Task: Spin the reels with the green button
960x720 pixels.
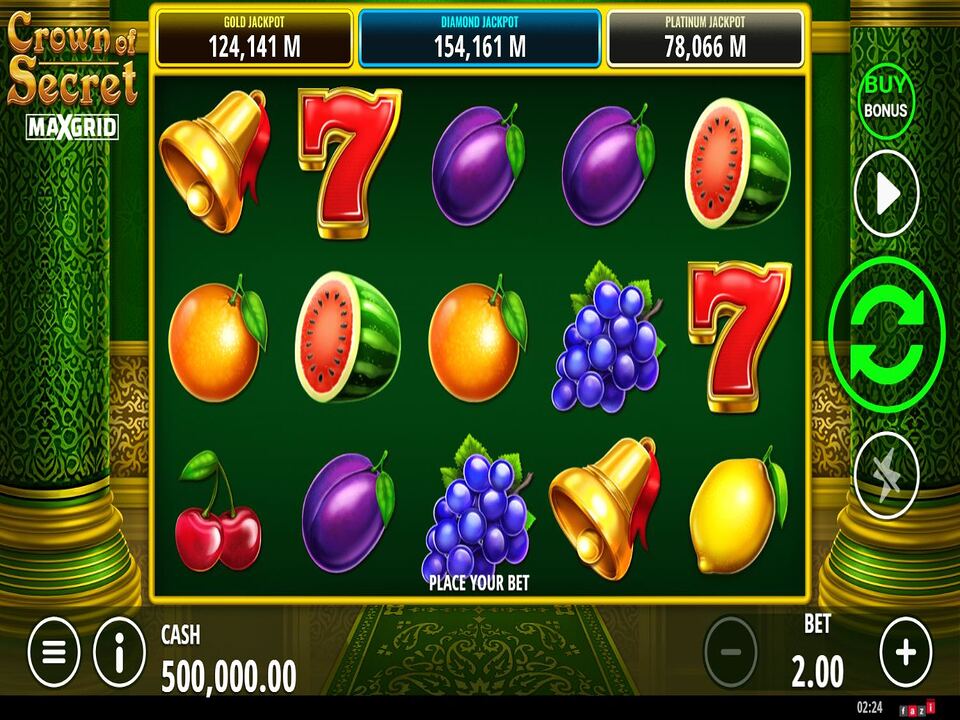Action: [886, 335]
